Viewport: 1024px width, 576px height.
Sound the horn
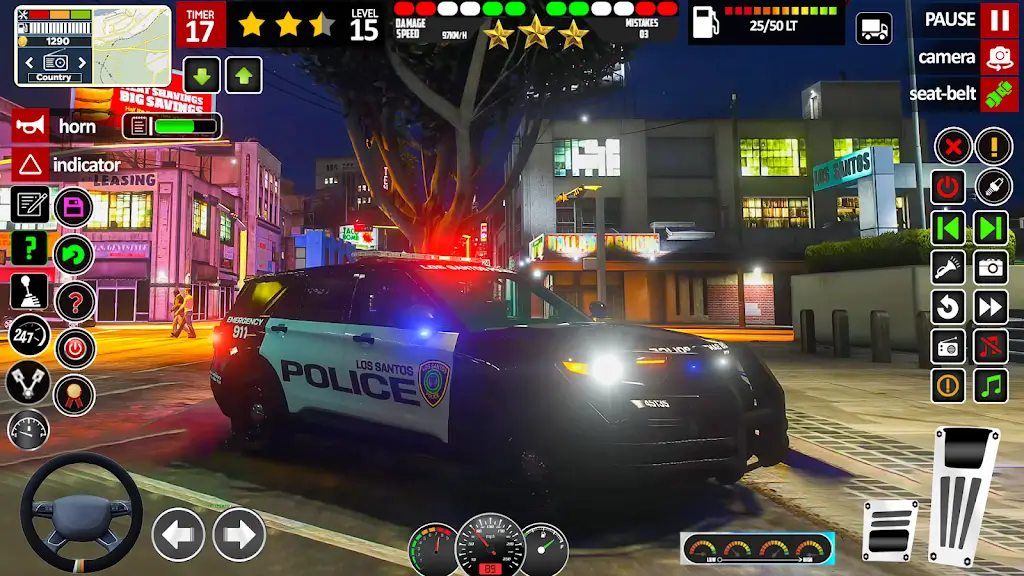31,126
